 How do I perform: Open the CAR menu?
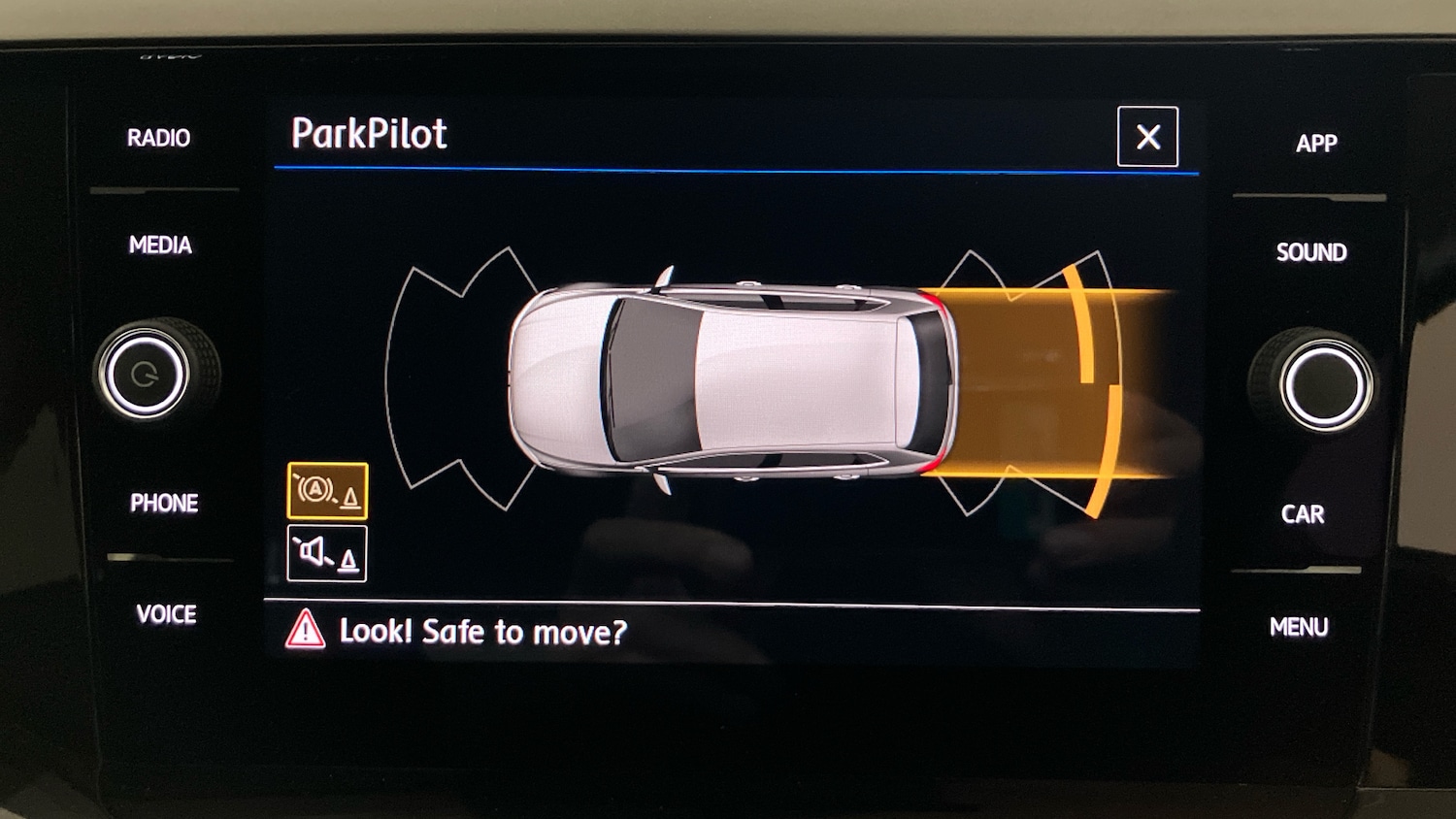(x=1303, y=514)
